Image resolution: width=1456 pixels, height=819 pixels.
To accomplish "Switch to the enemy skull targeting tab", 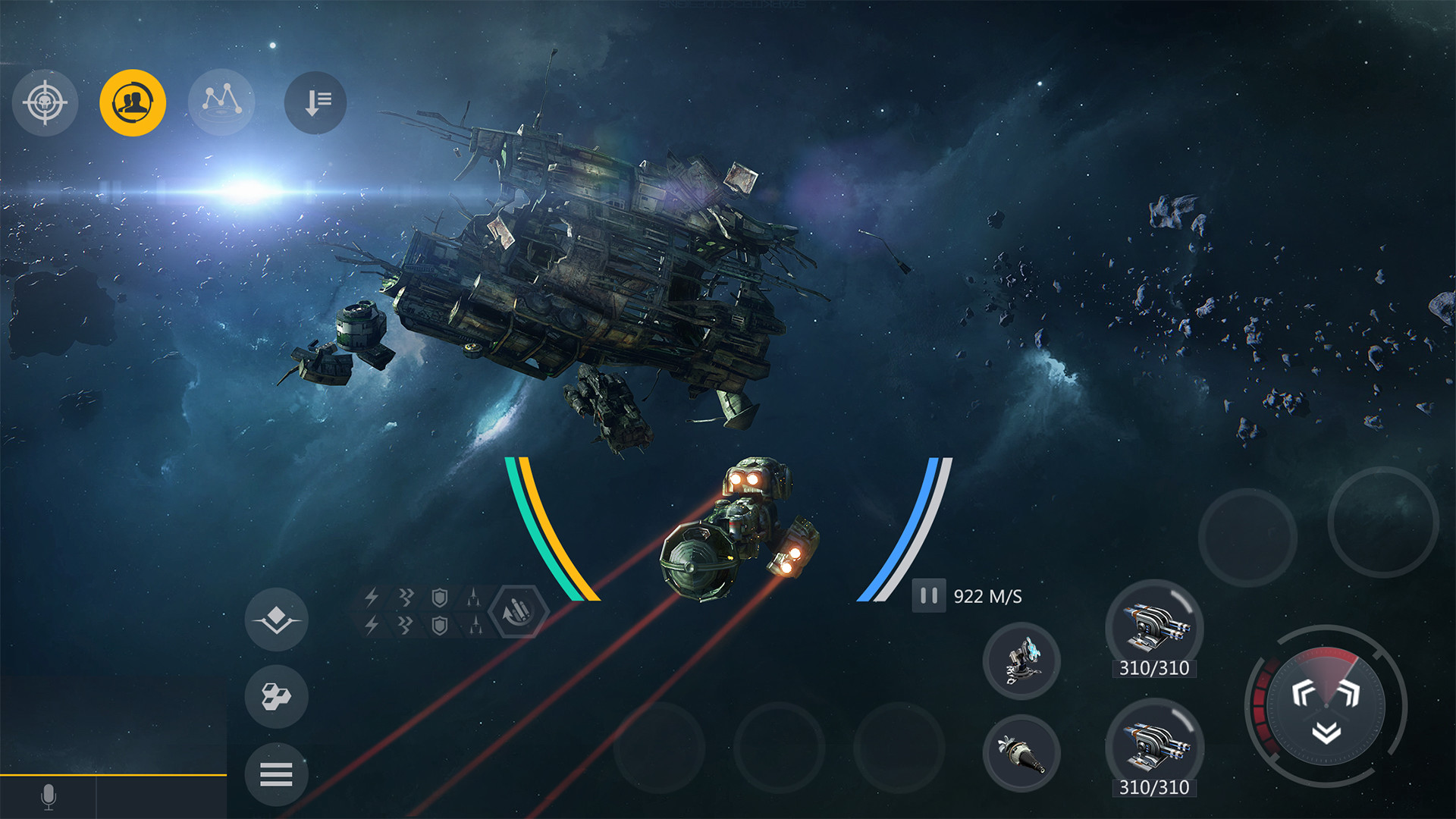I will pyautogui.click(x=44, y=103).
